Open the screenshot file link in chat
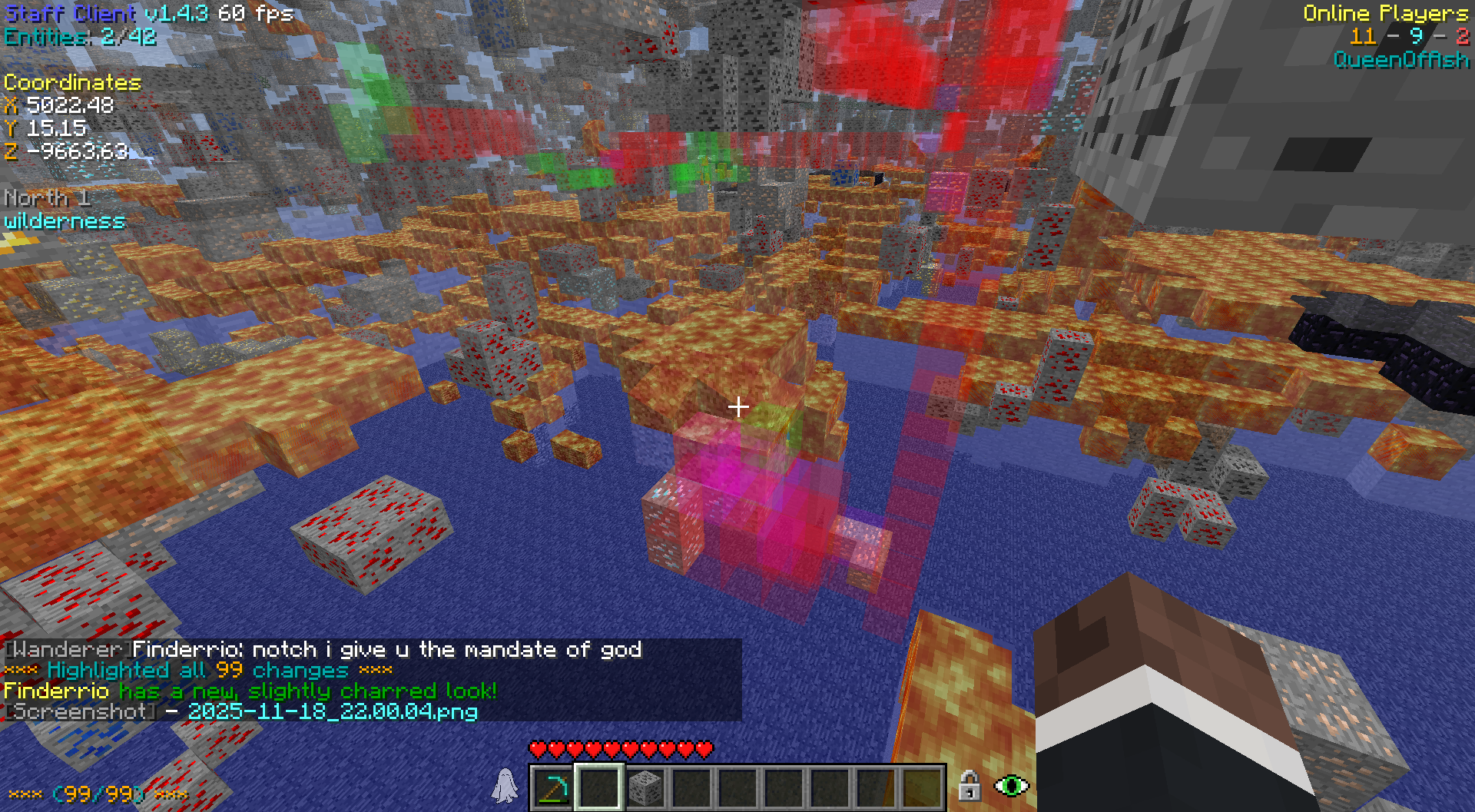1475x812 pixels. point(333,711)
